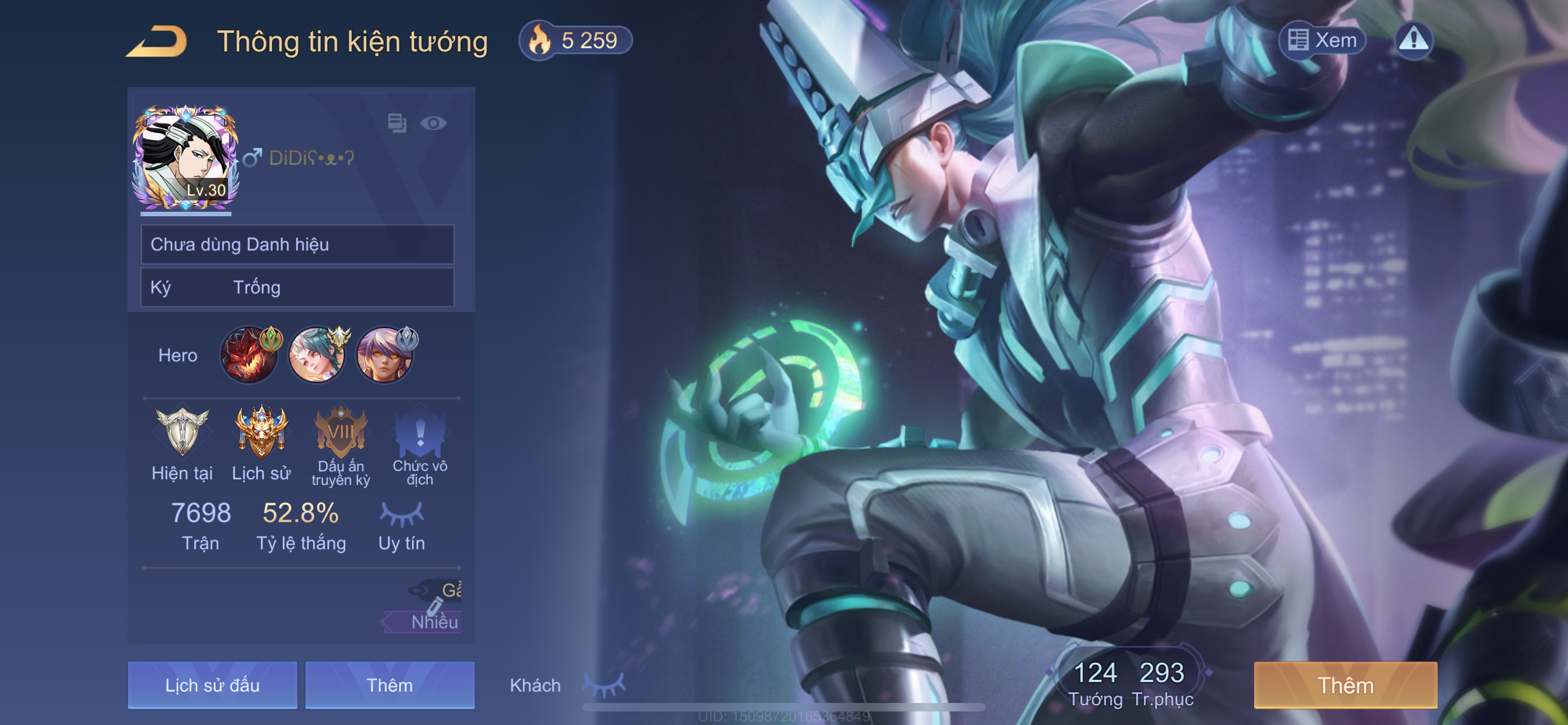
Task: Choose the purple-haired hero portrait
Action: [x=385, y=355]
